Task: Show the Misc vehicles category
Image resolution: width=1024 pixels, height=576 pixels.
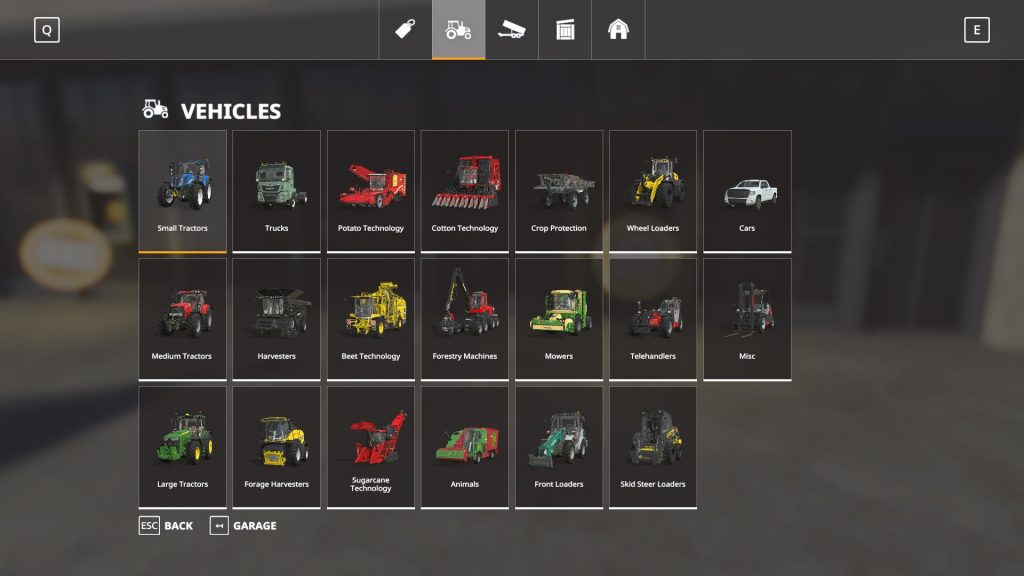Action: [x=747, y=318]
